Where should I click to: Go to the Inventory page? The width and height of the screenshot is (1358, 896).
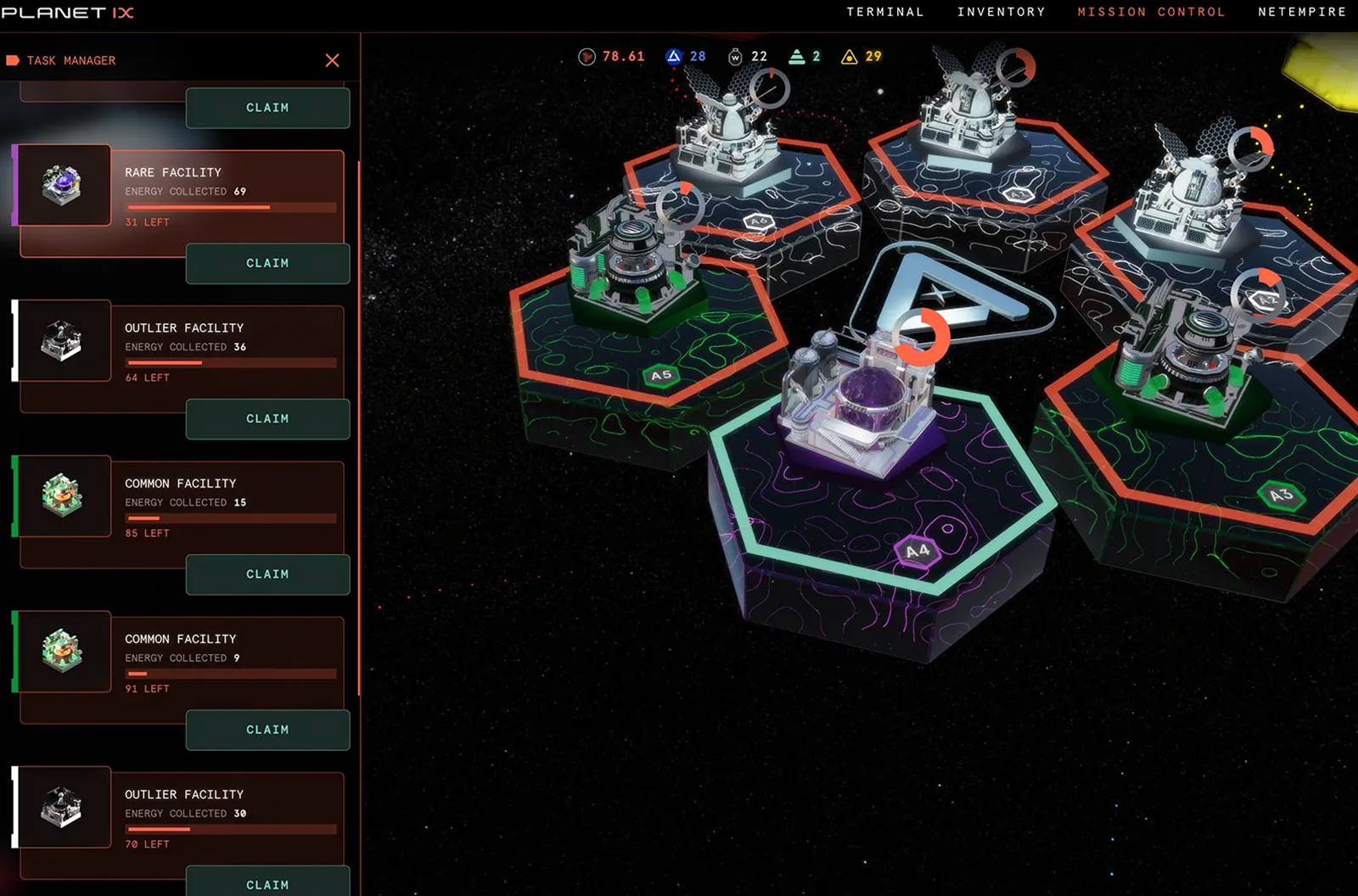point(1002,12)
